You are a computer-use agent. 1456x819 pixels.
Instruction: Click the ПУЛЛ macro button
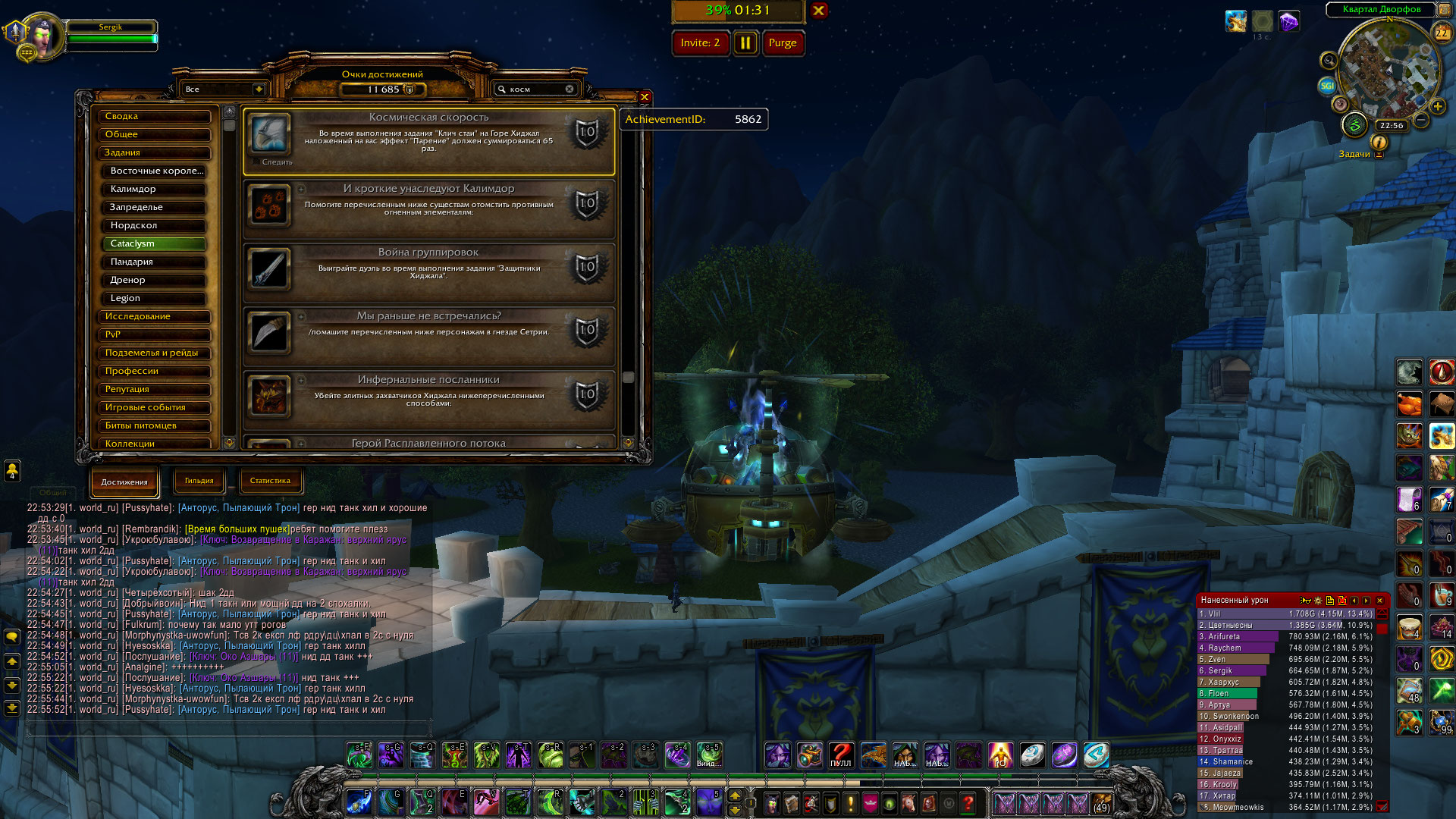[x=840, y=755]
